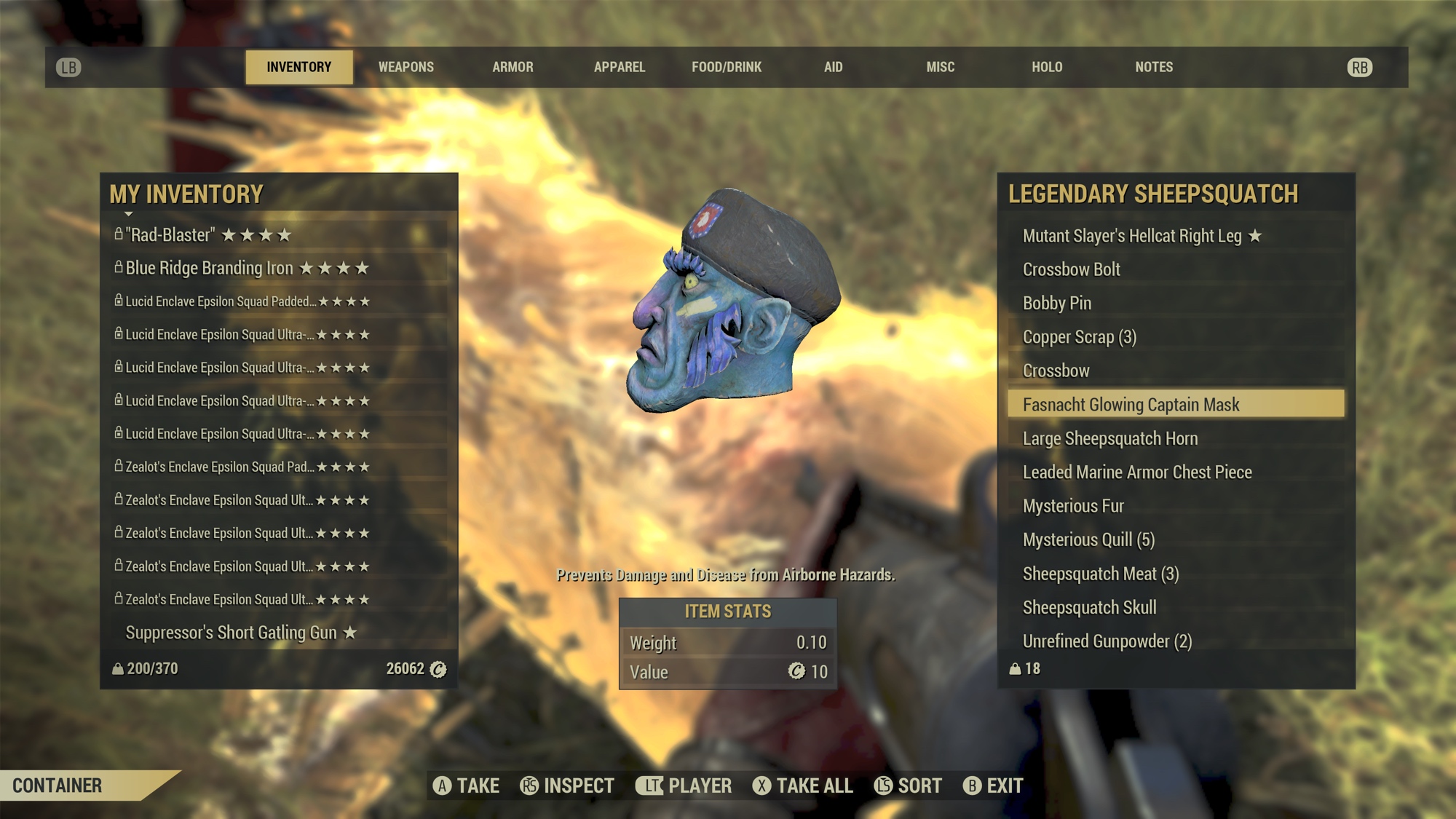Open the Aid tab
The width and height of the screenshot is (1456, 819).
coord(833,67)
